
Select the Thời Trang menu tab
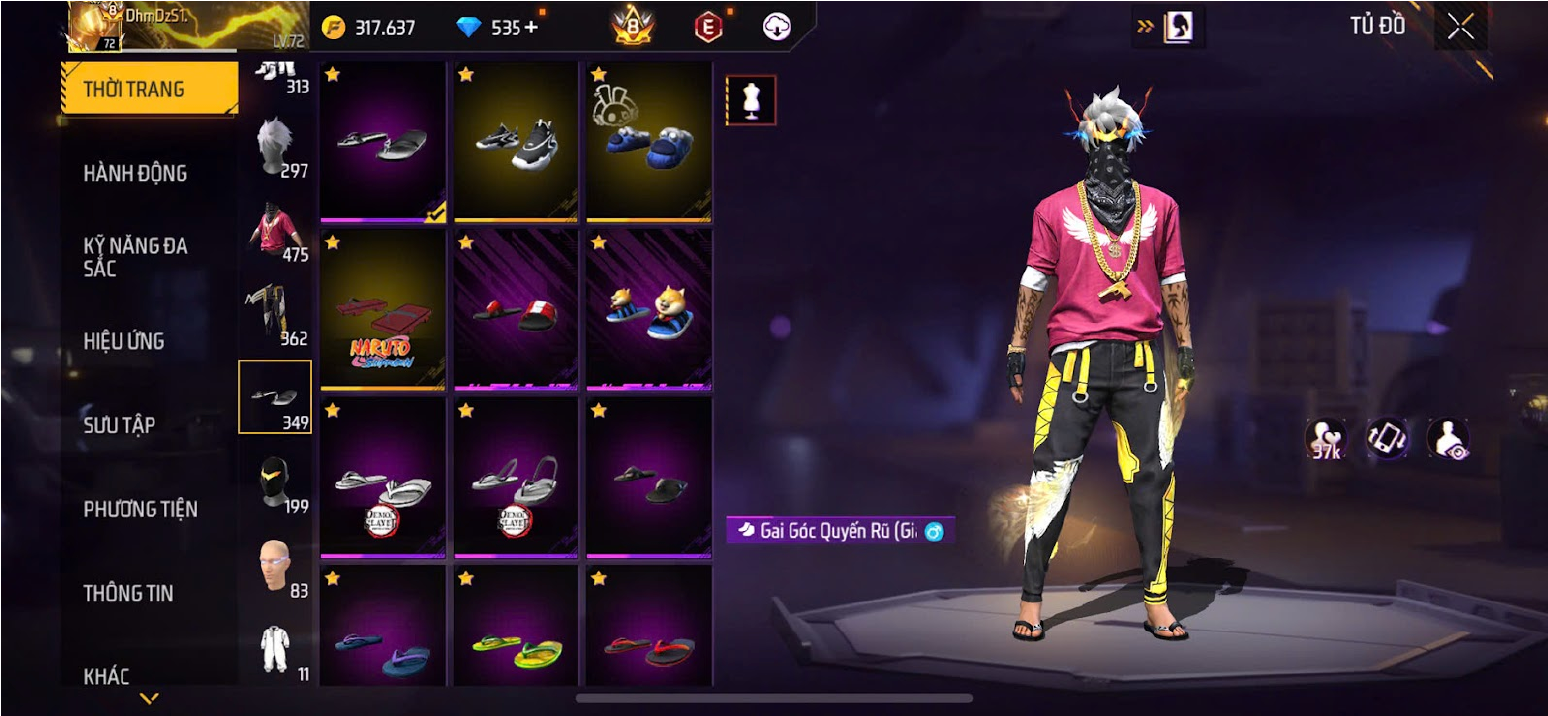point(148,89)
